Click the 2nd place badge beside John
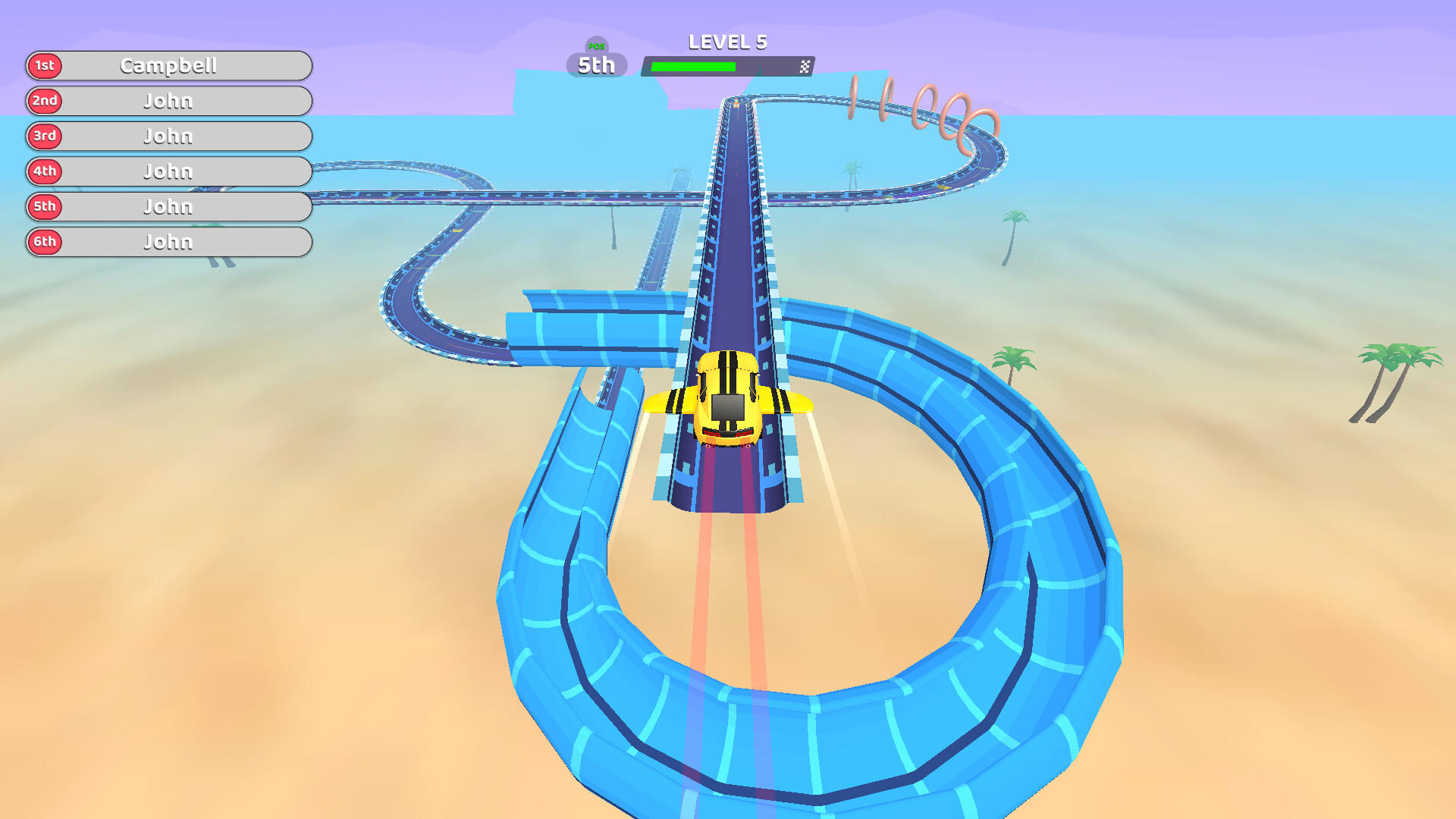The height and width of the screenshot is (819, 1456). 44,101
